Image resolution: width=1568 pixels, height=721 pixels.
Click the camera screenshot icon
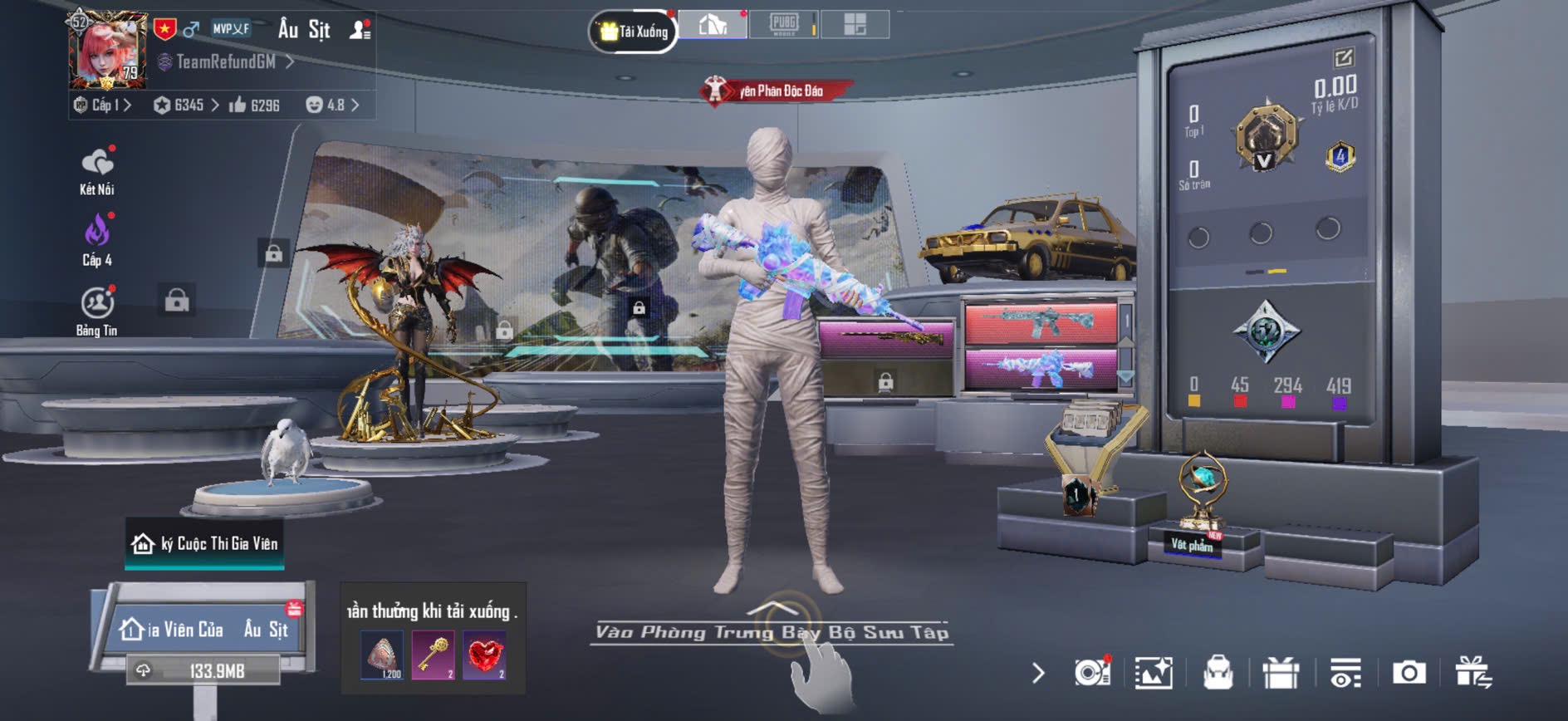(x=1409, y=672)
